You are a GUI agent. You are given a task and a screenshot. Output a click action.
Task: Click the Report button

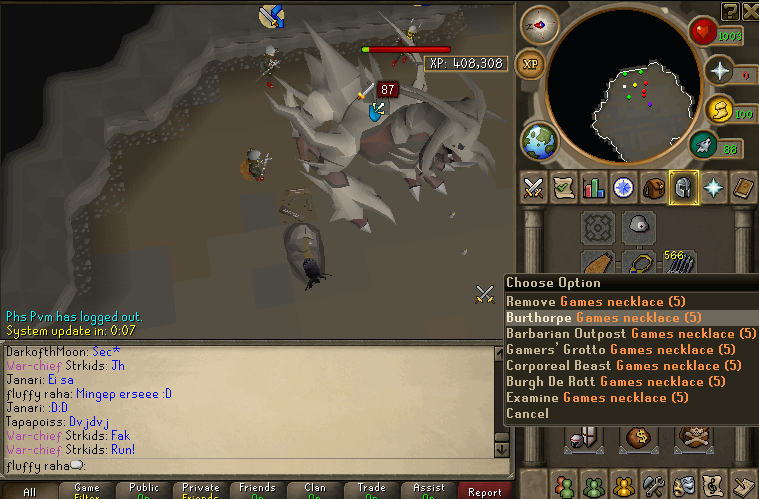(x=486, y=491)
